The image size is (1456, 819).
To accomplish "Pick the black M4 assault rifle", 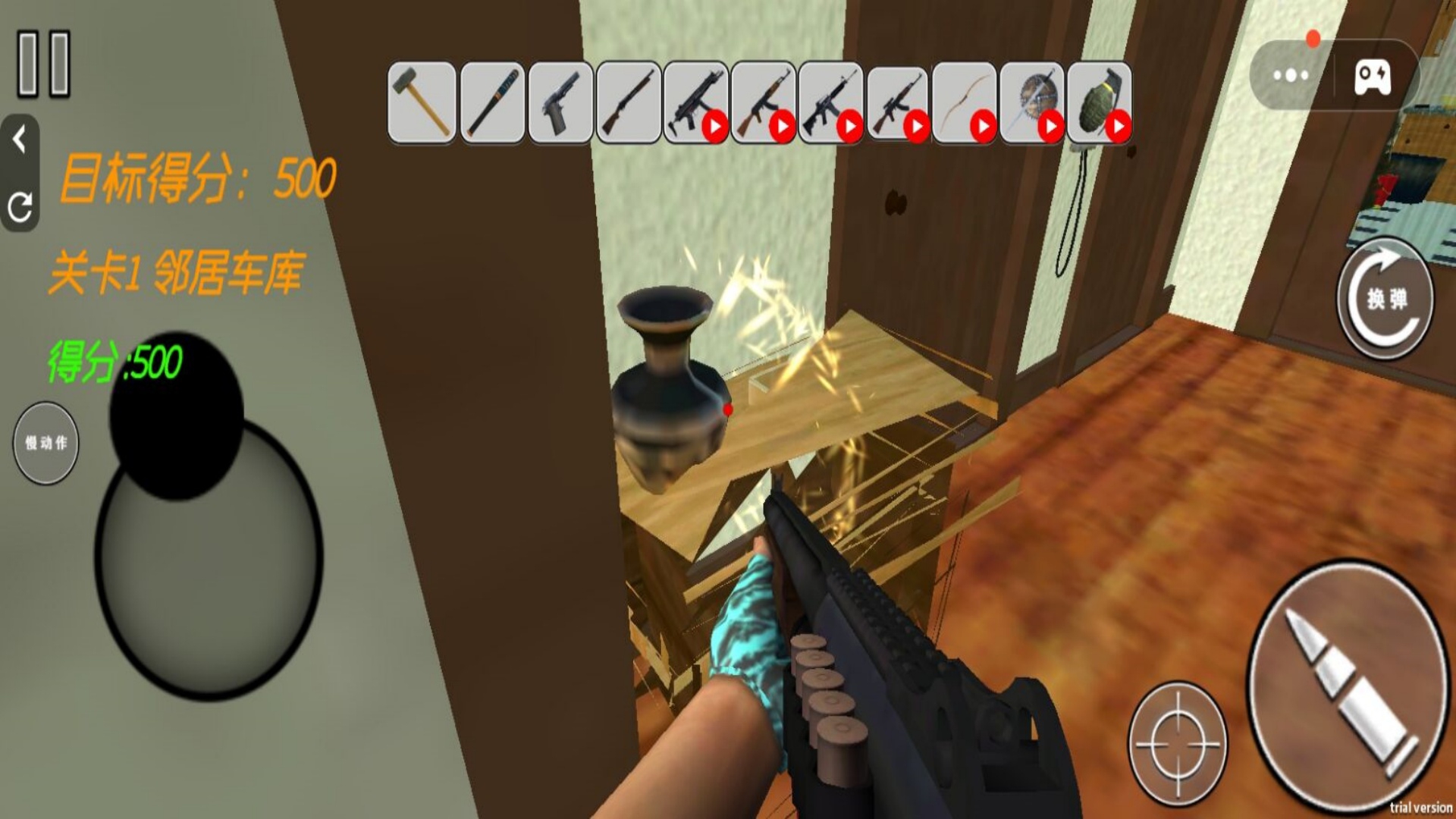I will [x=830, y=103].
